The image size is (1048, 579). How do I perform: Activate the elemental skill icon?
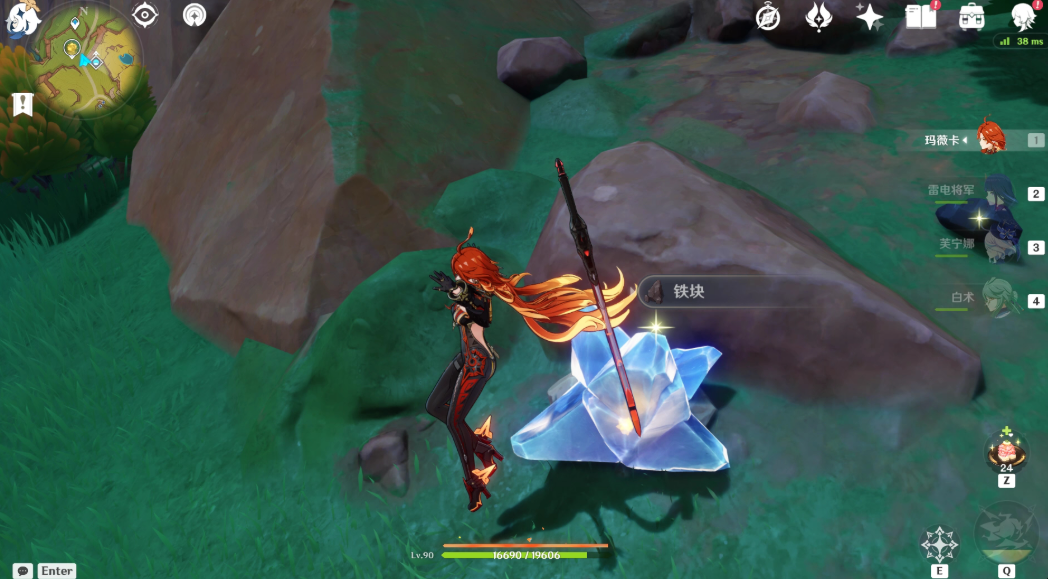[939, 543]
